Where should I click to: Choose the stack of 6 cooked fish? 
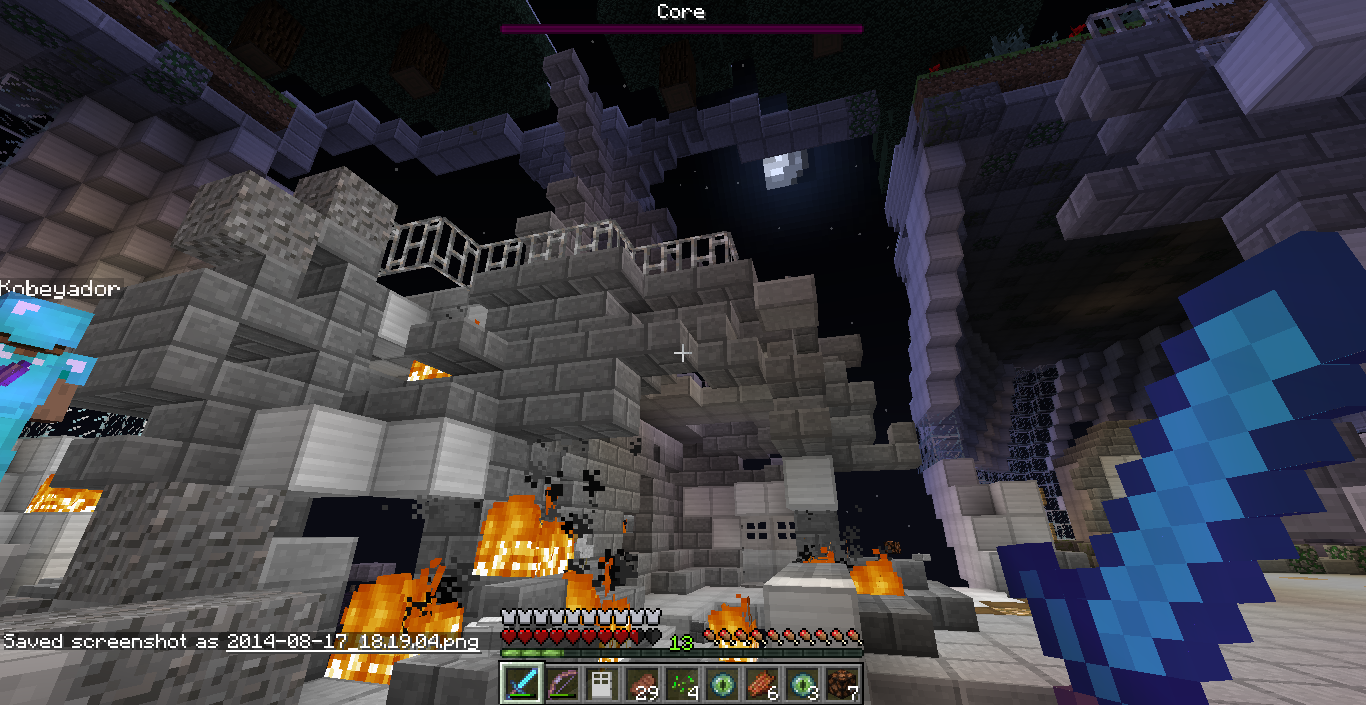click(762, 683)
